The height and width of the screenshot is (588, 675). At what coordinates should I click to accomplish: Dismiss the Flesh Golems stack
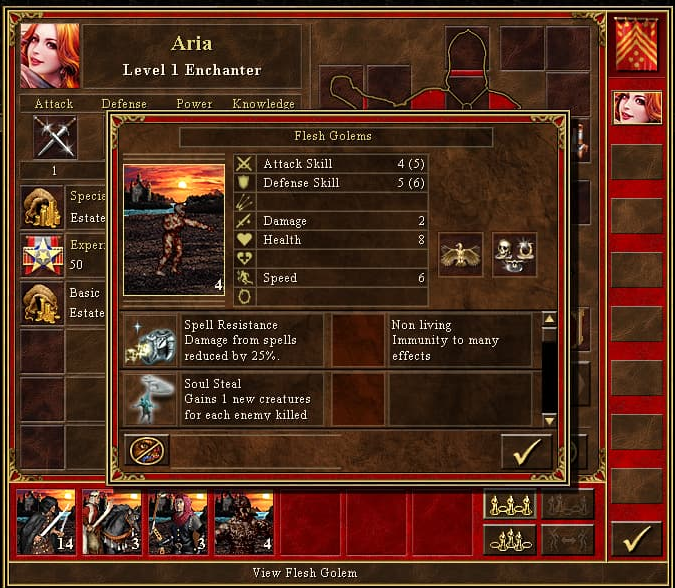tap(148, 451)
